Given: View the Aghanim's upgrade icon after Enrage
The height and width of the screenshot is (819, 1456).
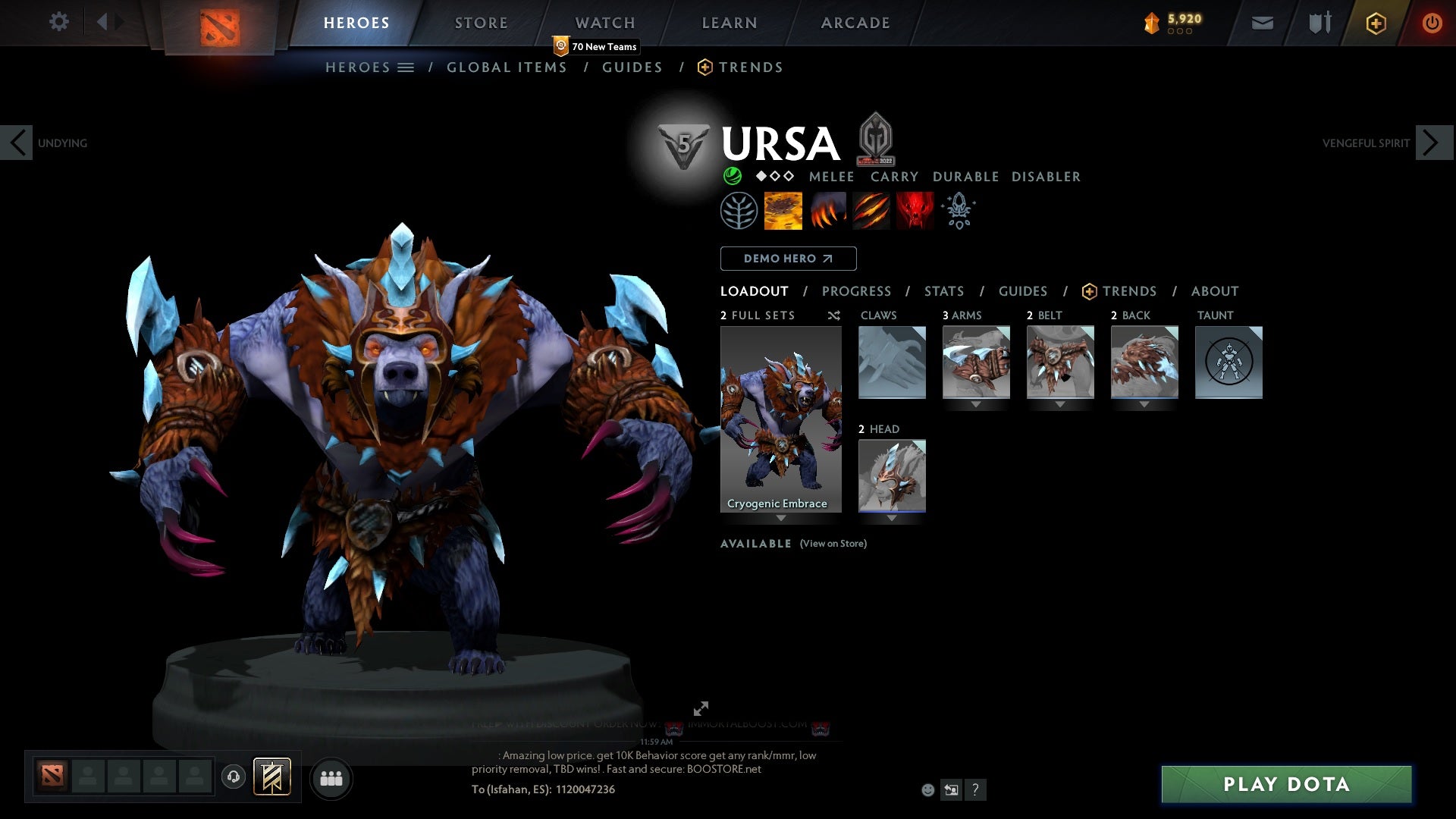Looking at the screenshot, I should pyautogui.click(x=958, y=210).
